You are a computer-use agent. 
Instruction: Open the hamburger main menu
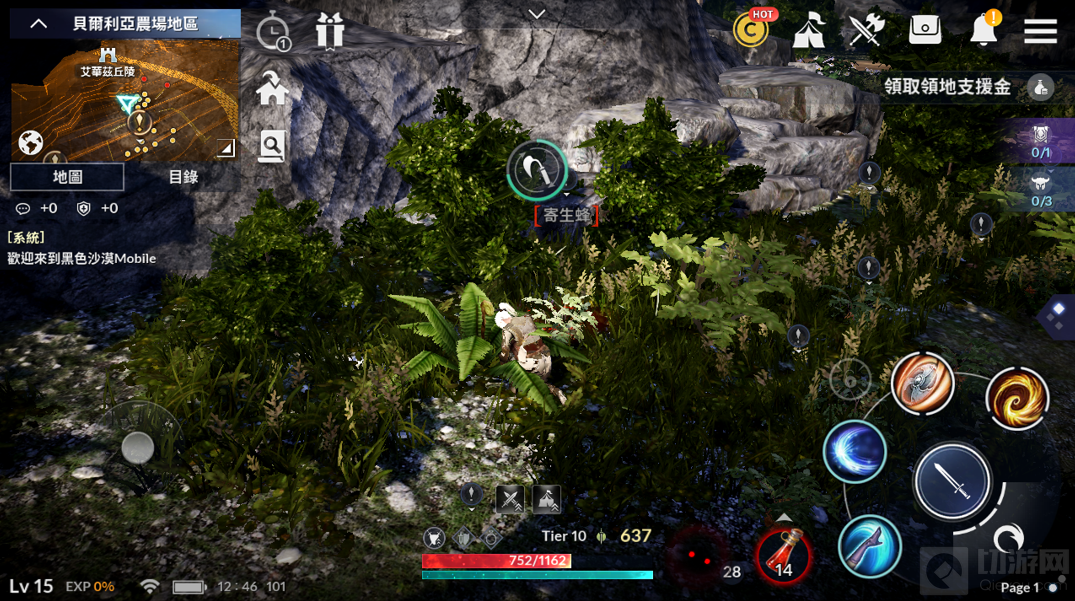point(1040,31)
